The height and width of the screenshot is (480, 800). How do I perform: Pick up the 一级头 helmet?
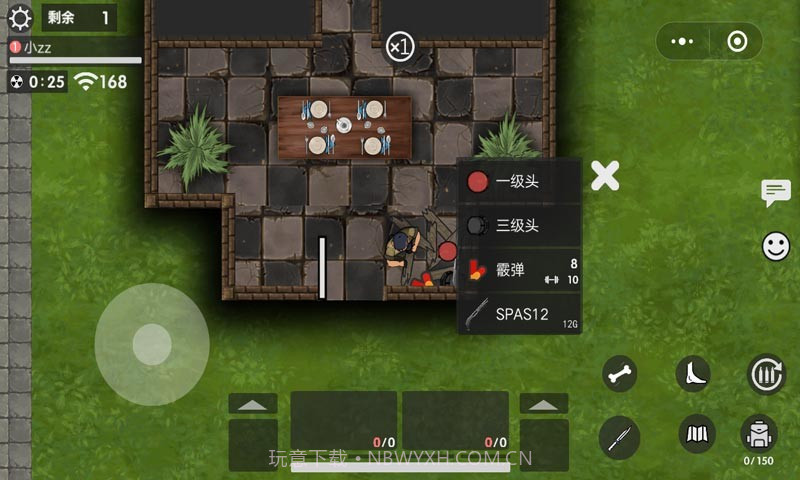pos(519,181)
